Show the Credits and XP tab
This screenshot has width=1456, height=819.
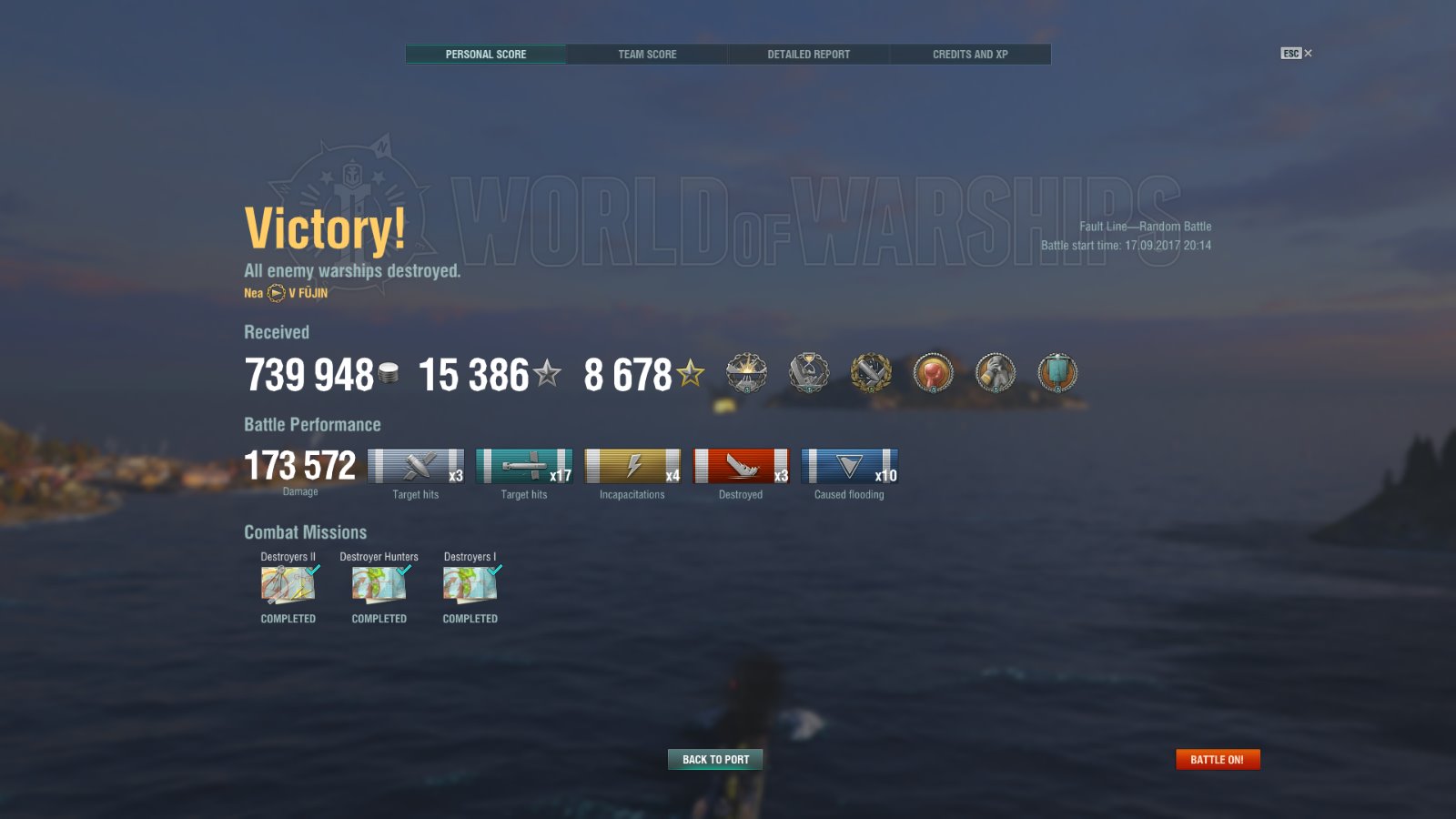(x=970, y=55)
